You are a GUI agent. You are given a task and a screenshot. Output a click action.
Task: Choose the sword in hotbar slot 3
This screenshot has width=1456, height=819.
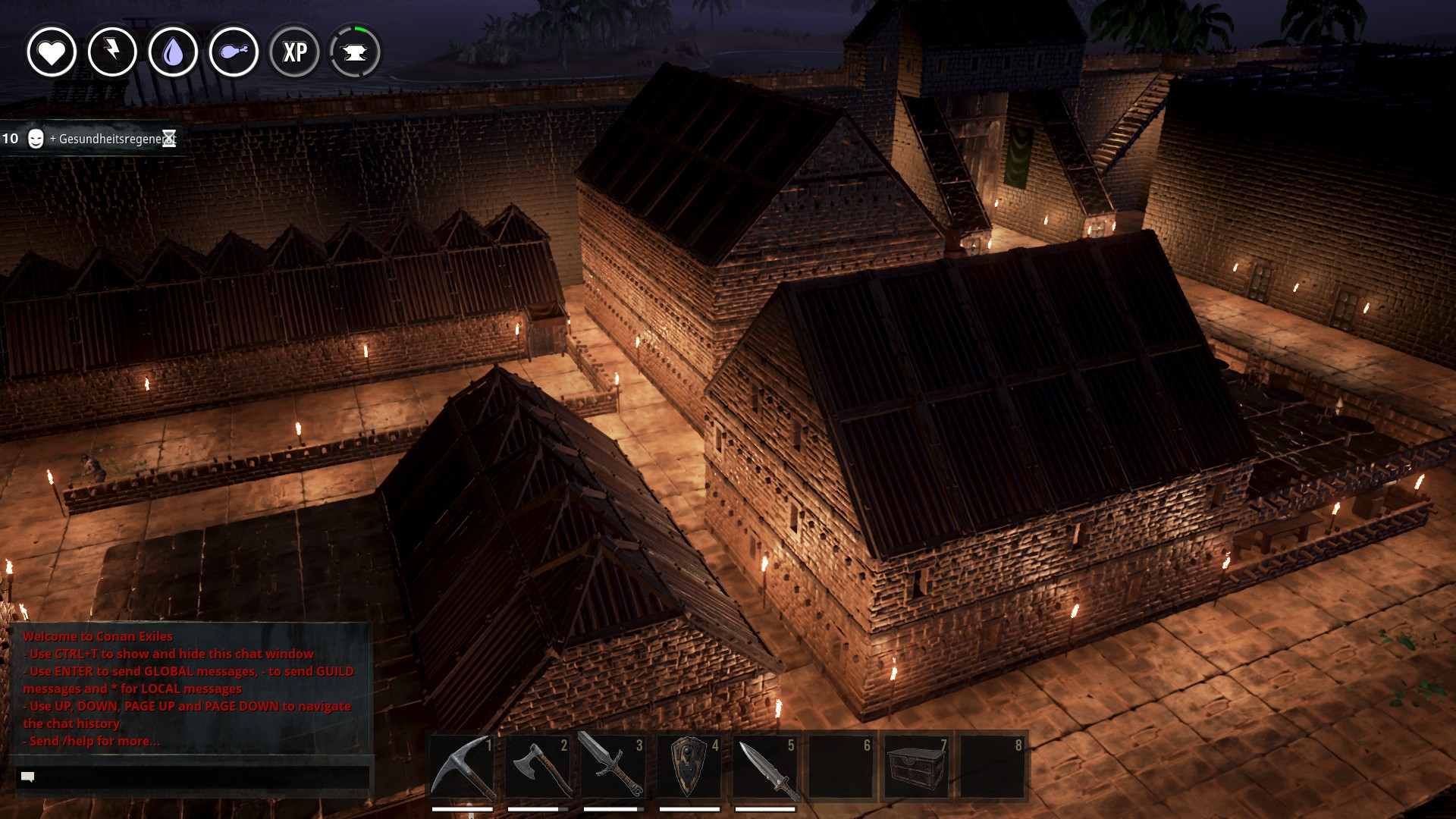click(613, 767)
